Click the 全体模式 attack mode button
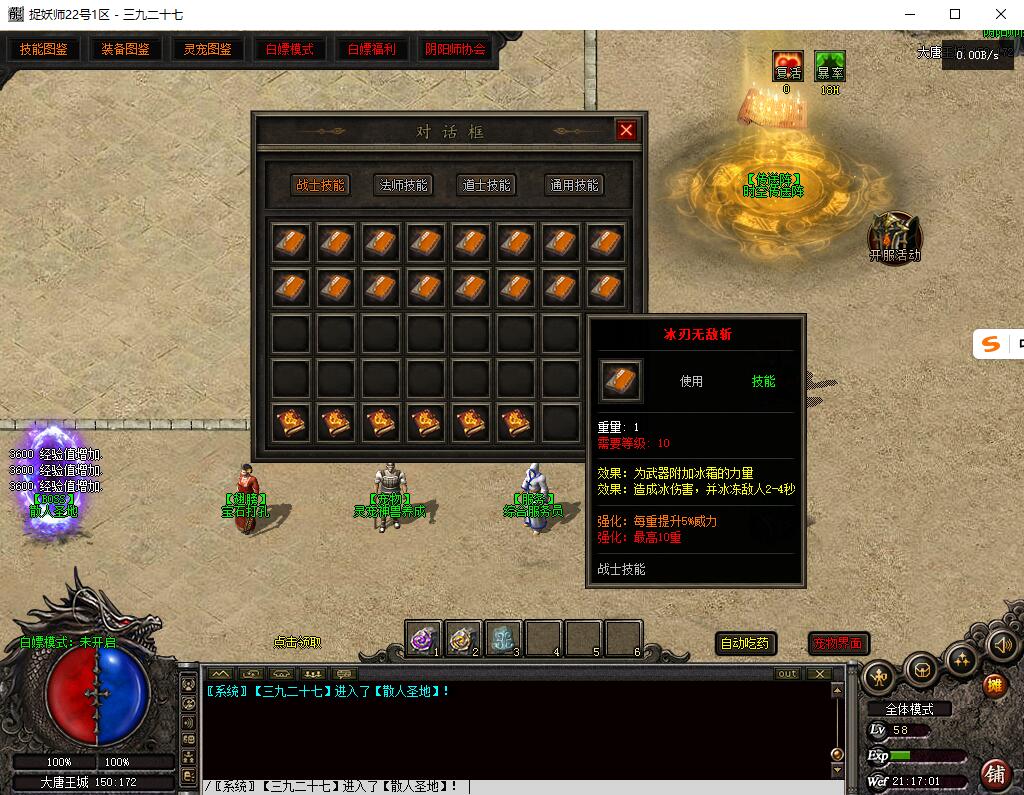1024x795 pixels. coord(909,708)
